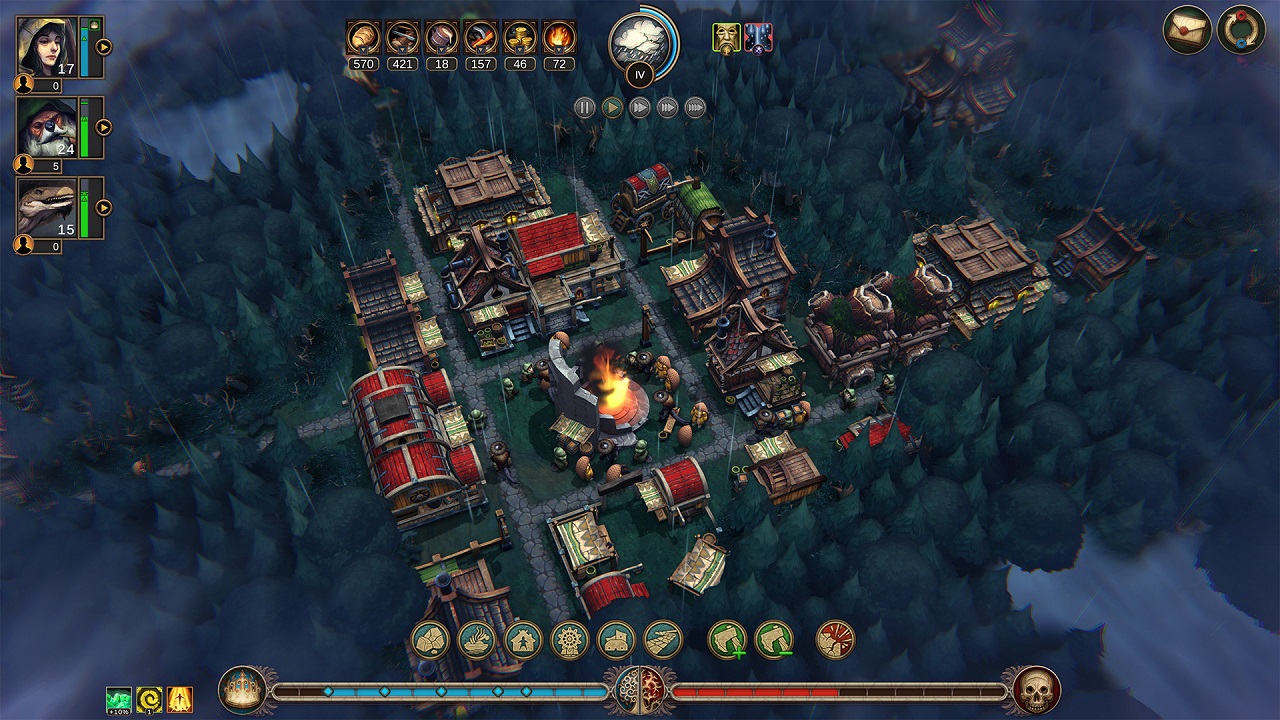Open the road building tool
The width and height of the screenshot is (1280, 720).
(662, 640)
